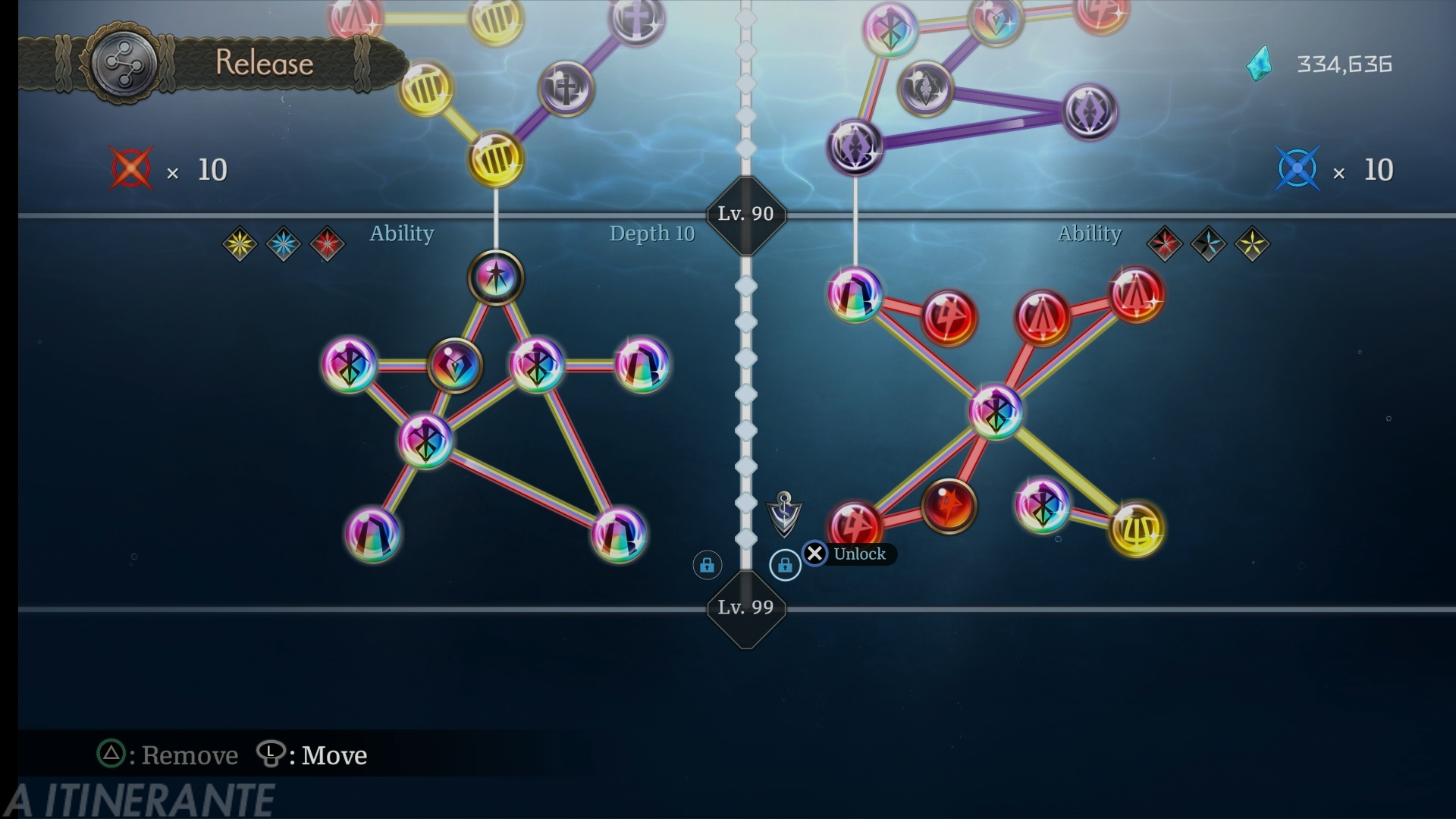Select the small rainbow node linked to the yellow trident node
1456x819 pixels.
(1043, 506)
